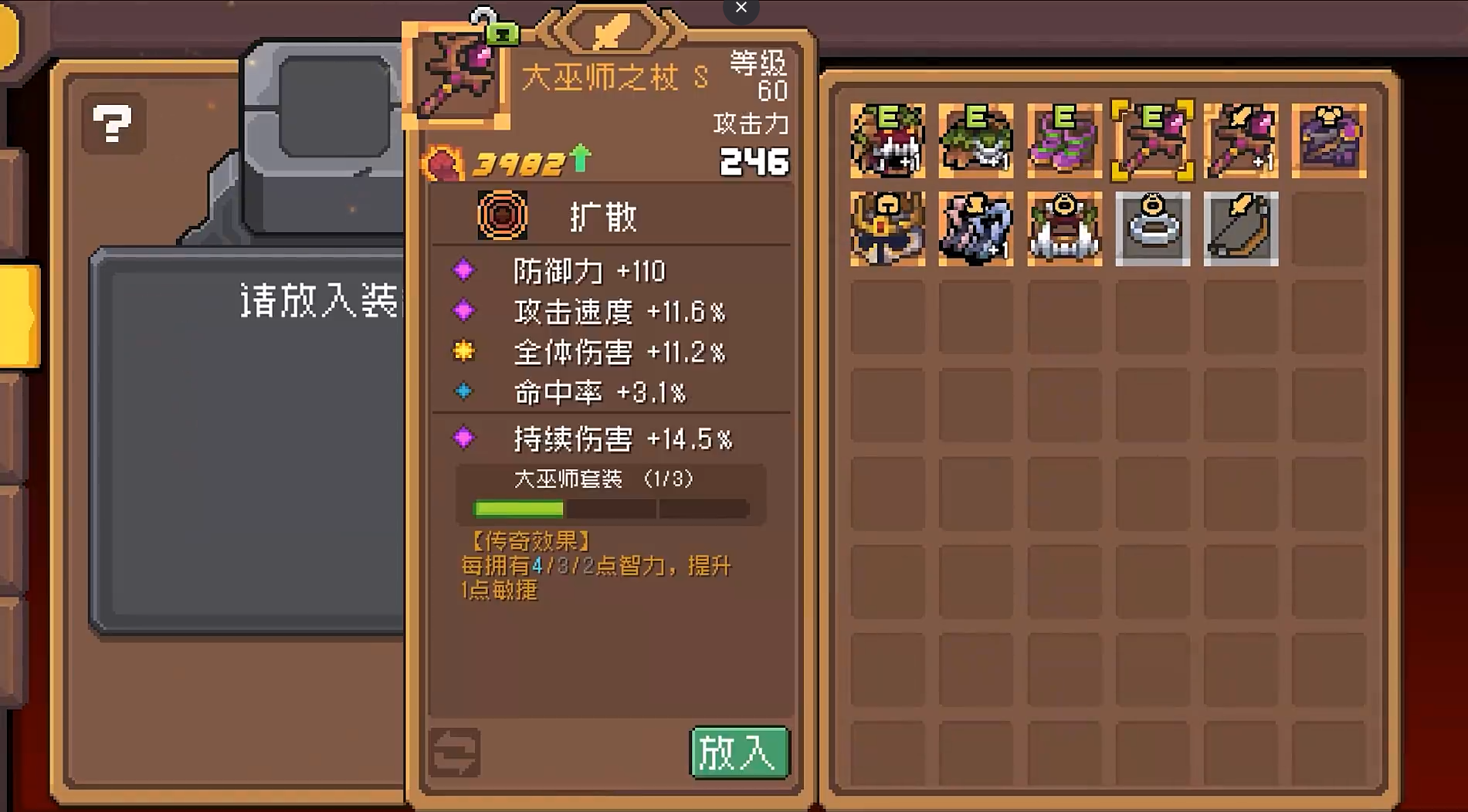Click the golden anchor amulet in inventory
The image size is (1468, 812).
point(887,229)
